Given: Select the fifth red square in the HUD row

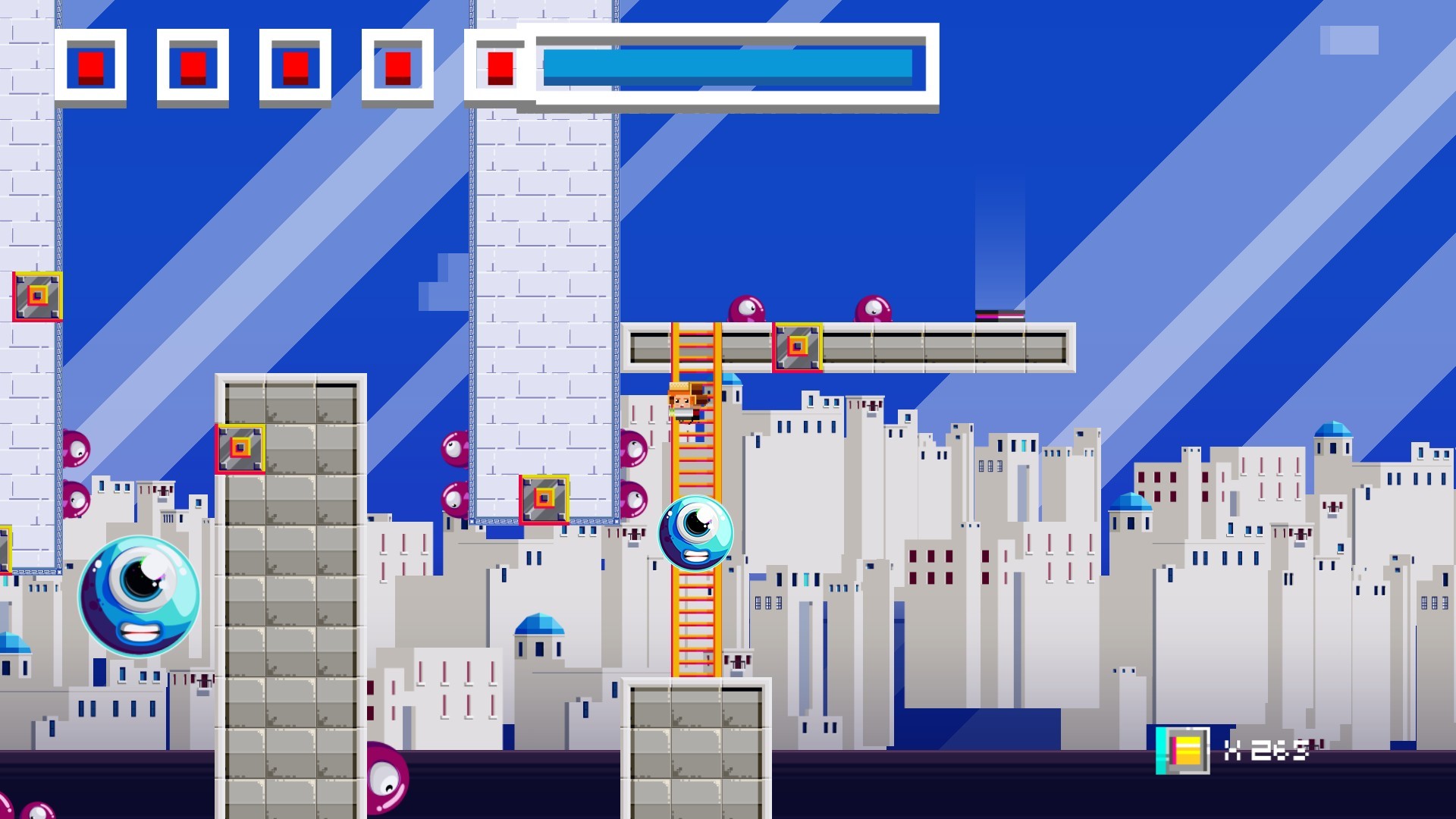Looking at the screenshot, I should click(x=499, y=65).
